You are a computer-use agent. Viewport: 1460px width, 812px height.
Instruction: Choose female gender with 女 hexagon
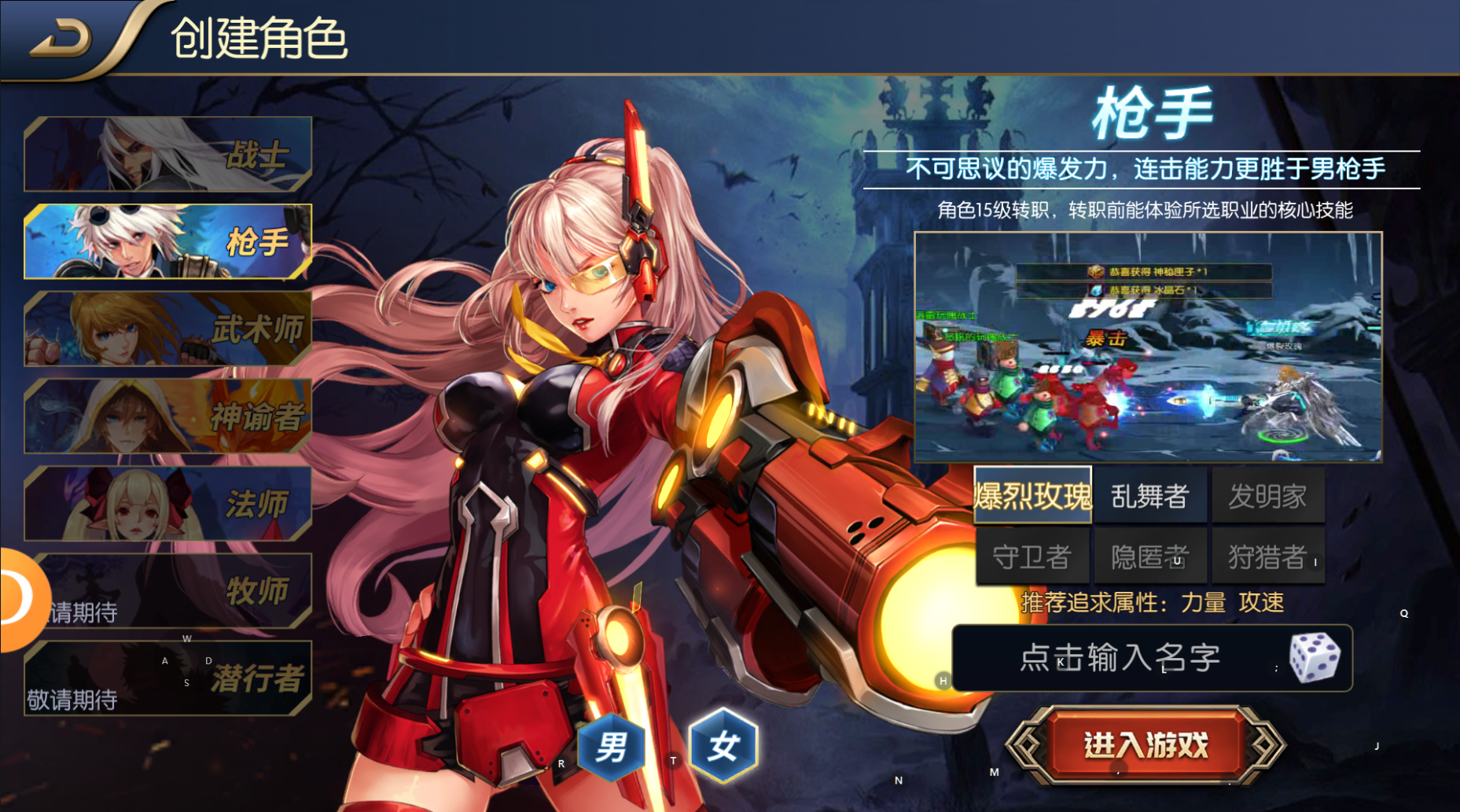pyautogui.click(x=723, y=745)
